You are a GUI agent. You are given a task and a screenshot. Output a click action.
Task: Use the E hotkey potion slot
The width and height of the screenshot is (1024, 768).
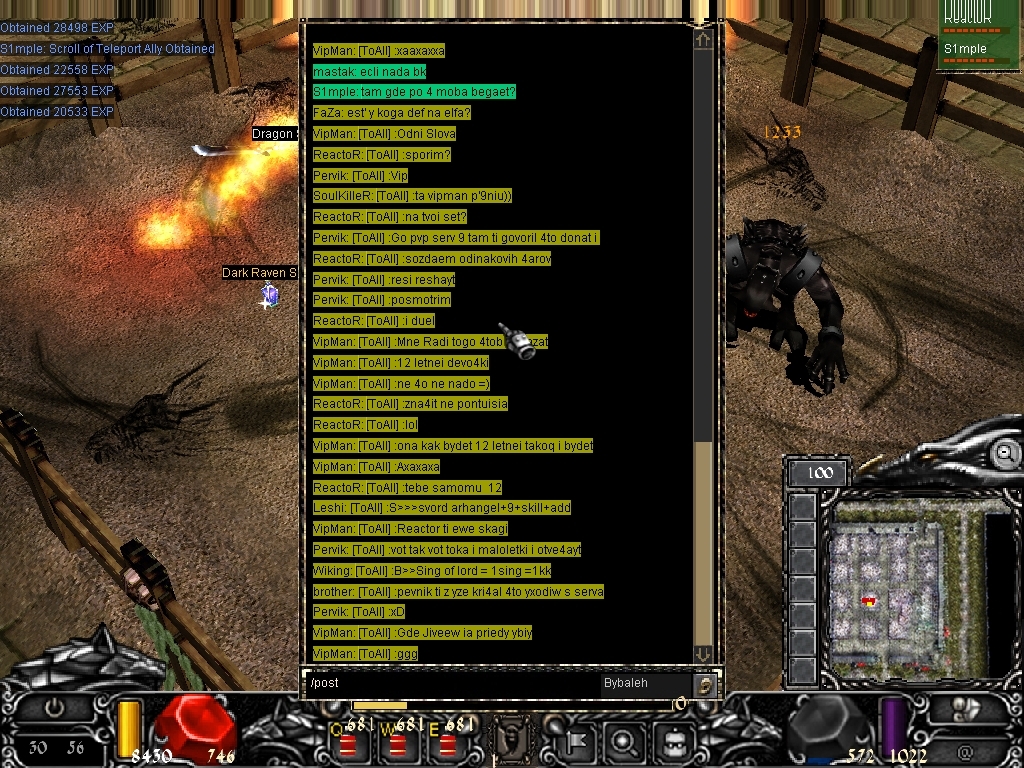[448, 744]
